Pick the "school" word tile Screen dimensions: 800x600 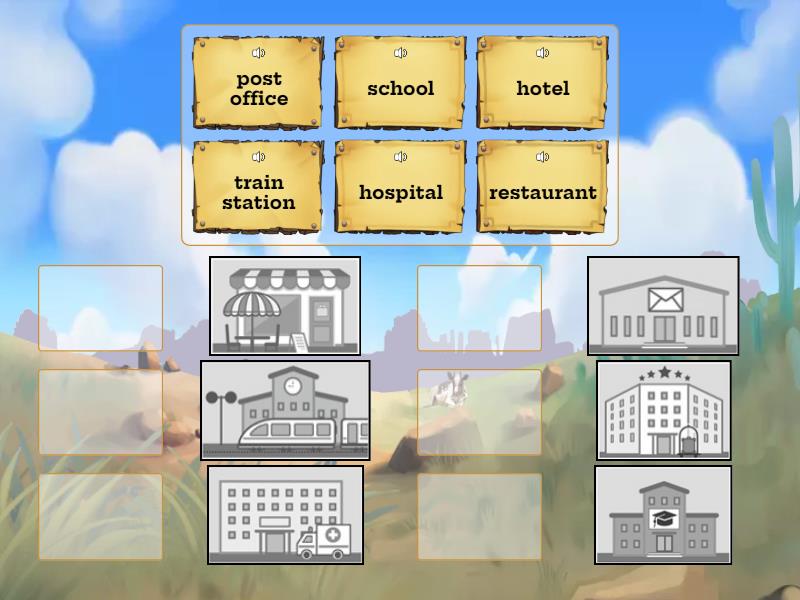pos(400,90)
